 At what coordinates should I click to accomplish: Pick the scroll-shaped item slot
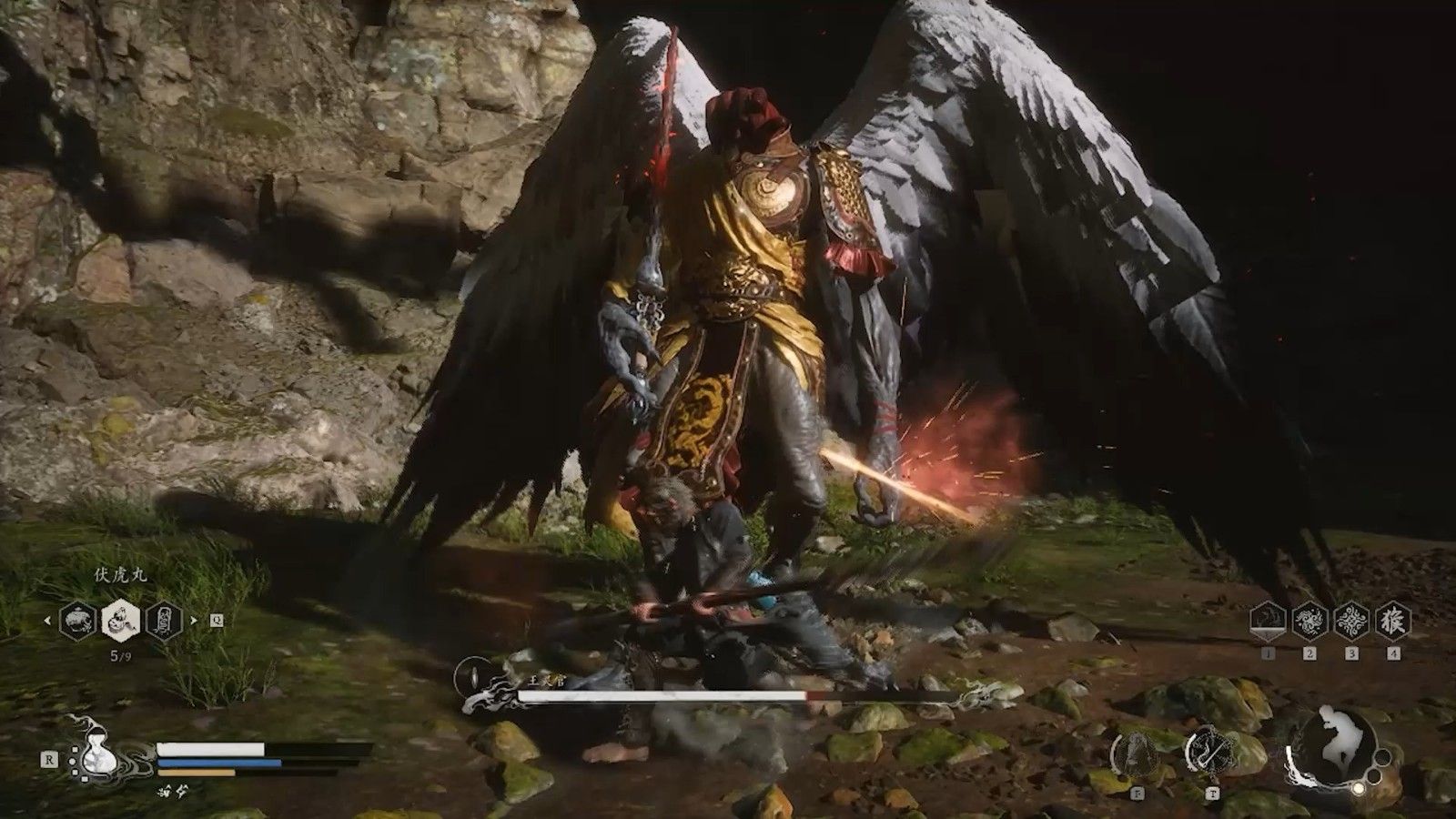click(165, 622)
